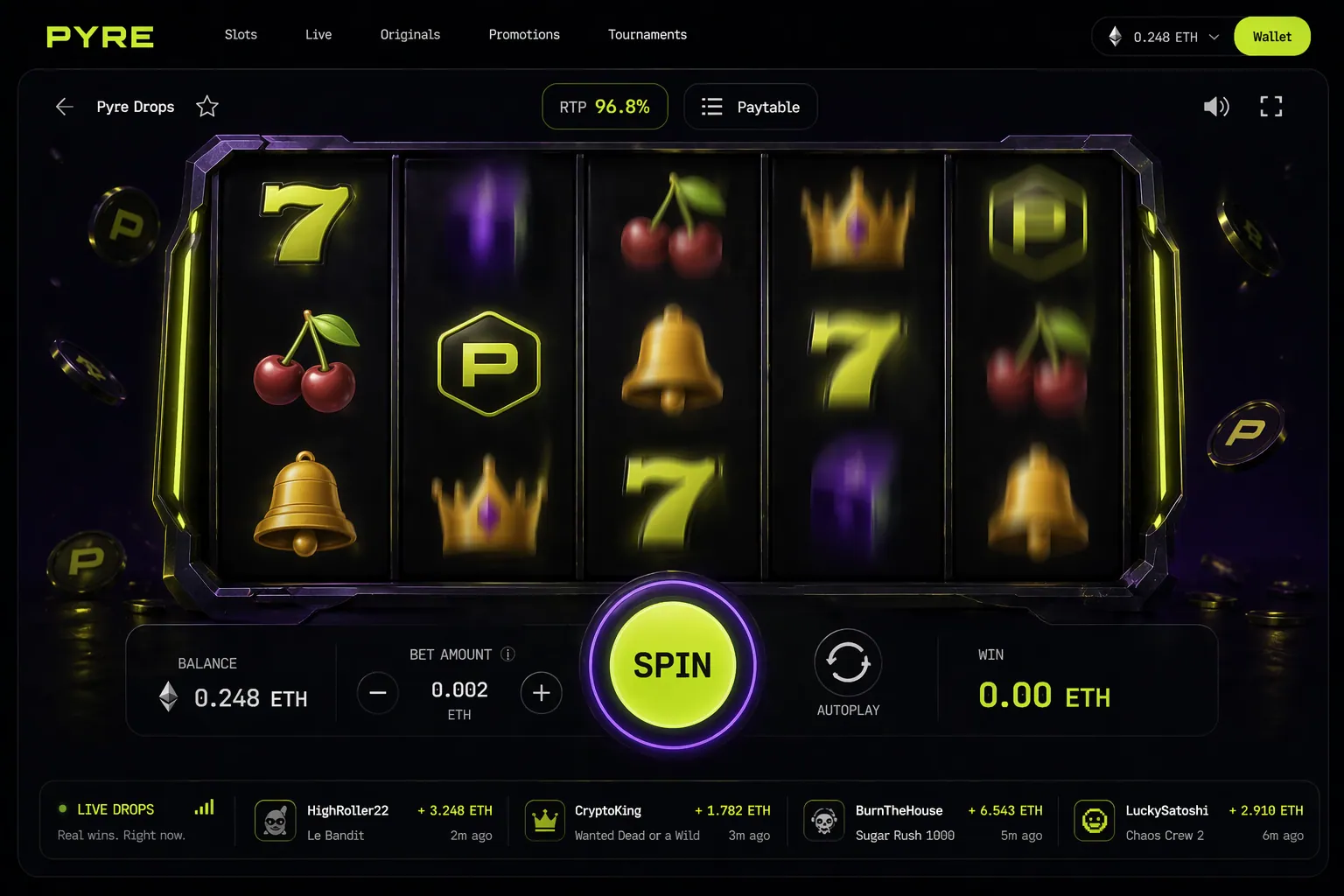
Task: Navigate to the Tournaments section
Action: point(647,35)
